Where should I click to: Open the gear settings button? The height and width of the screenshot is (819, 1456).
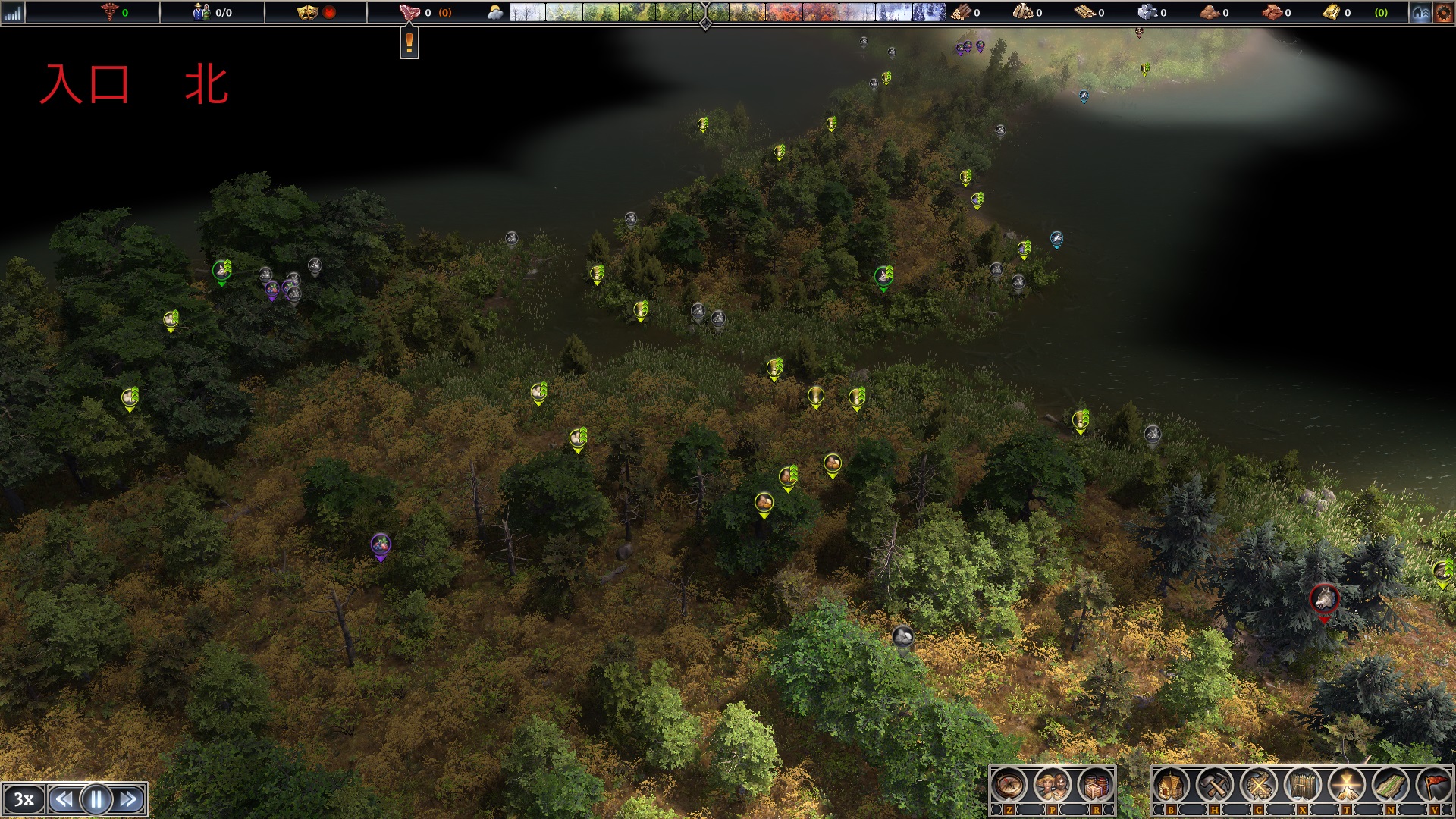coord(1444,12)
